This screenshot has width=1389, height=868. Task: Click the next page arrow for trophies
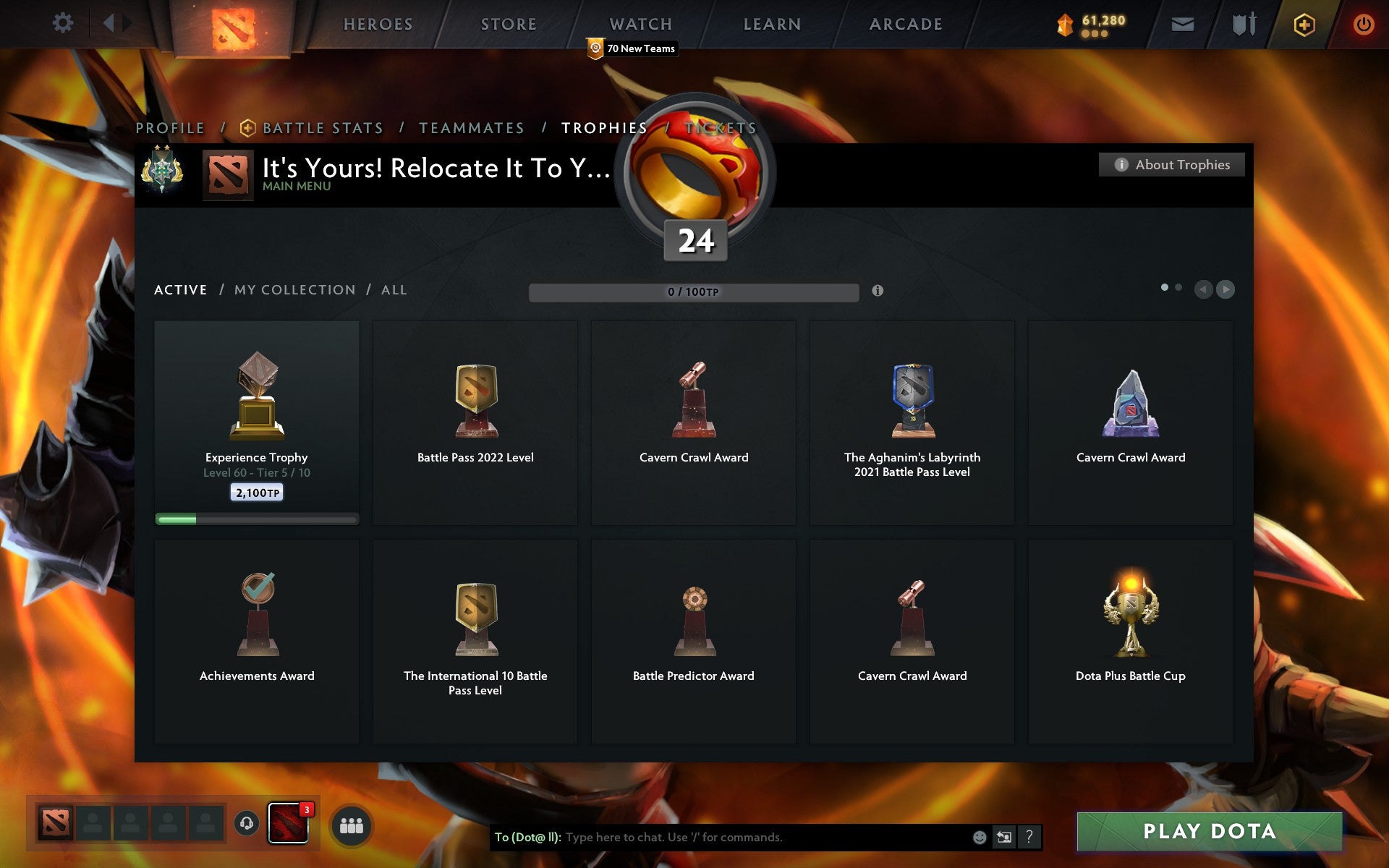coord(1226,290)
